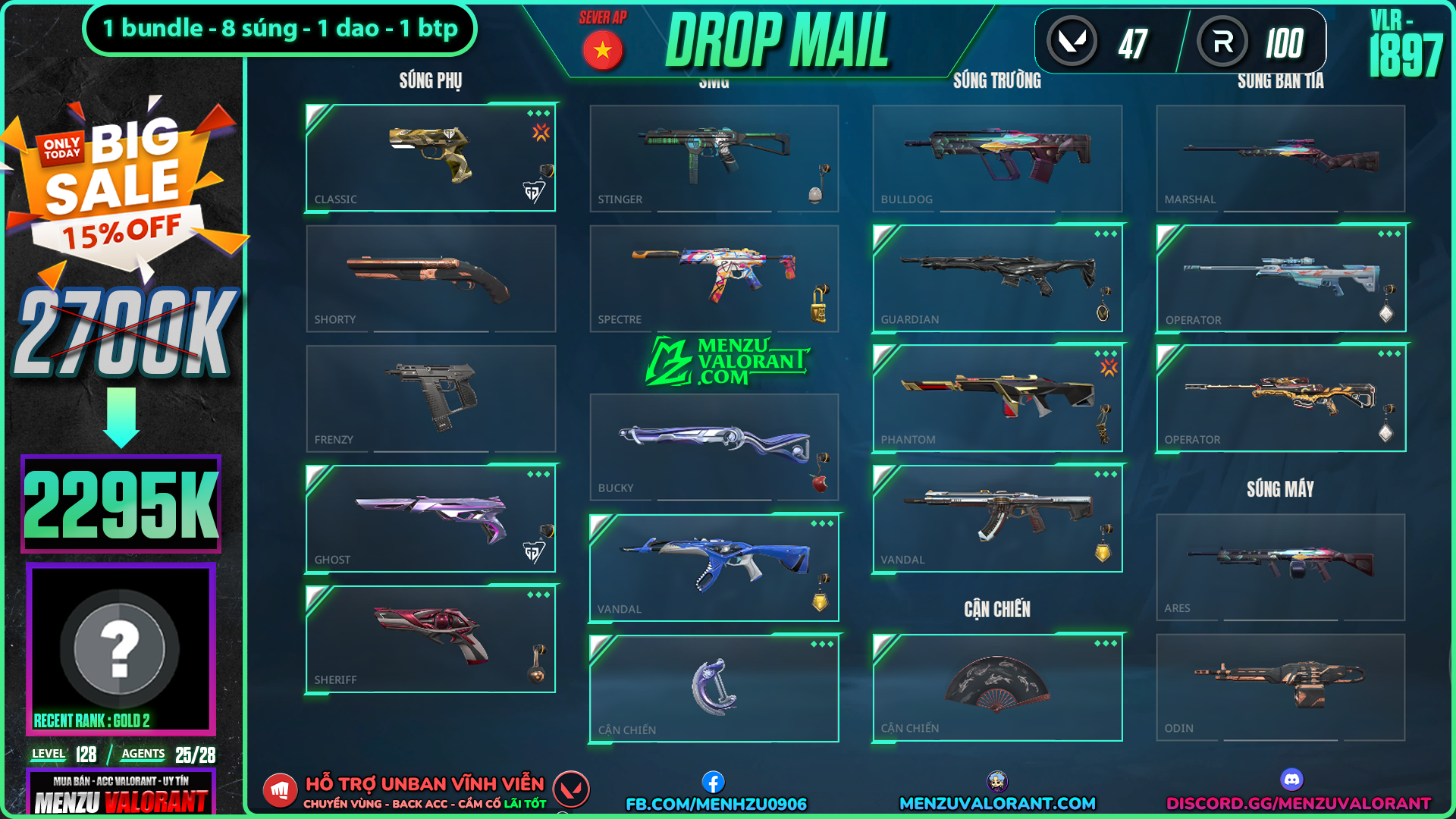The height and width of the screenshot is (819, 1456).
Task: Open the Frenzy weapon slot
Action: click(430, 399)
